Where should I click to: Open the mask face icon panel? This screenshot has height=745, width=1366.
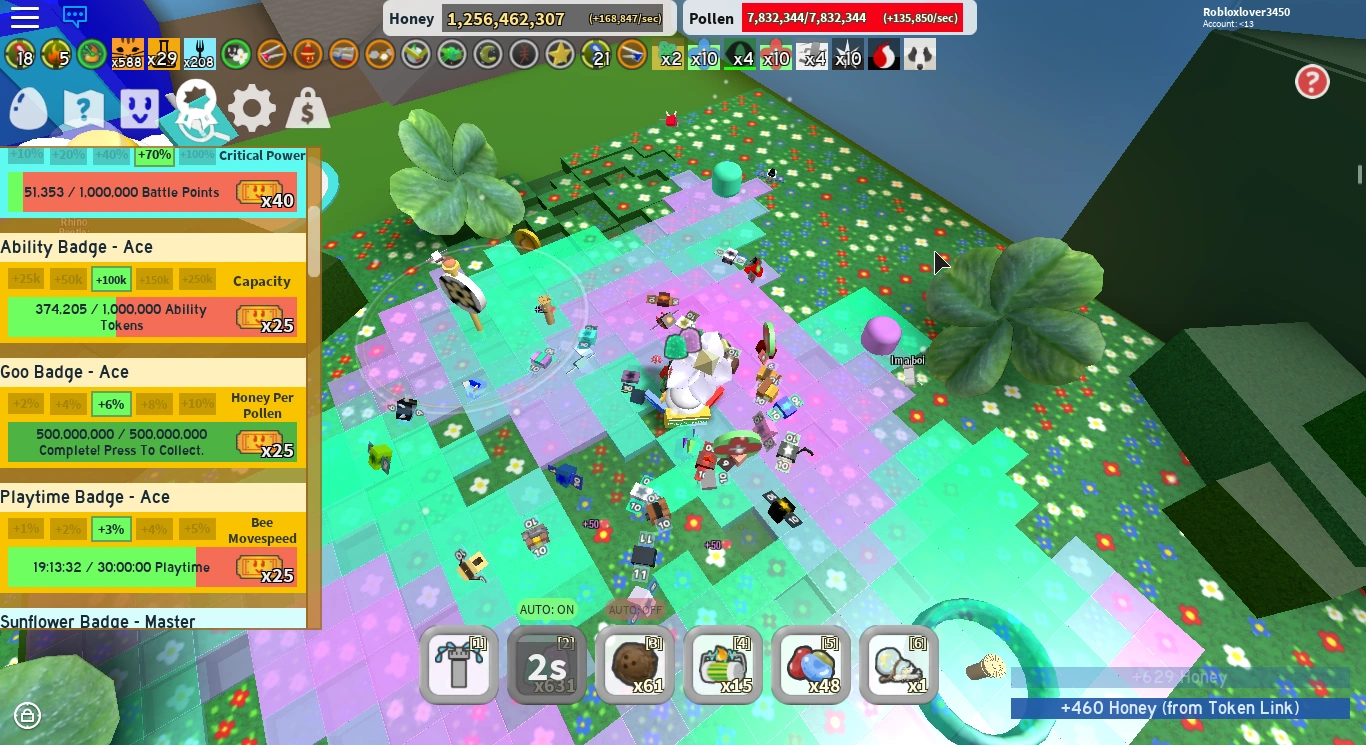pos(139,110)
